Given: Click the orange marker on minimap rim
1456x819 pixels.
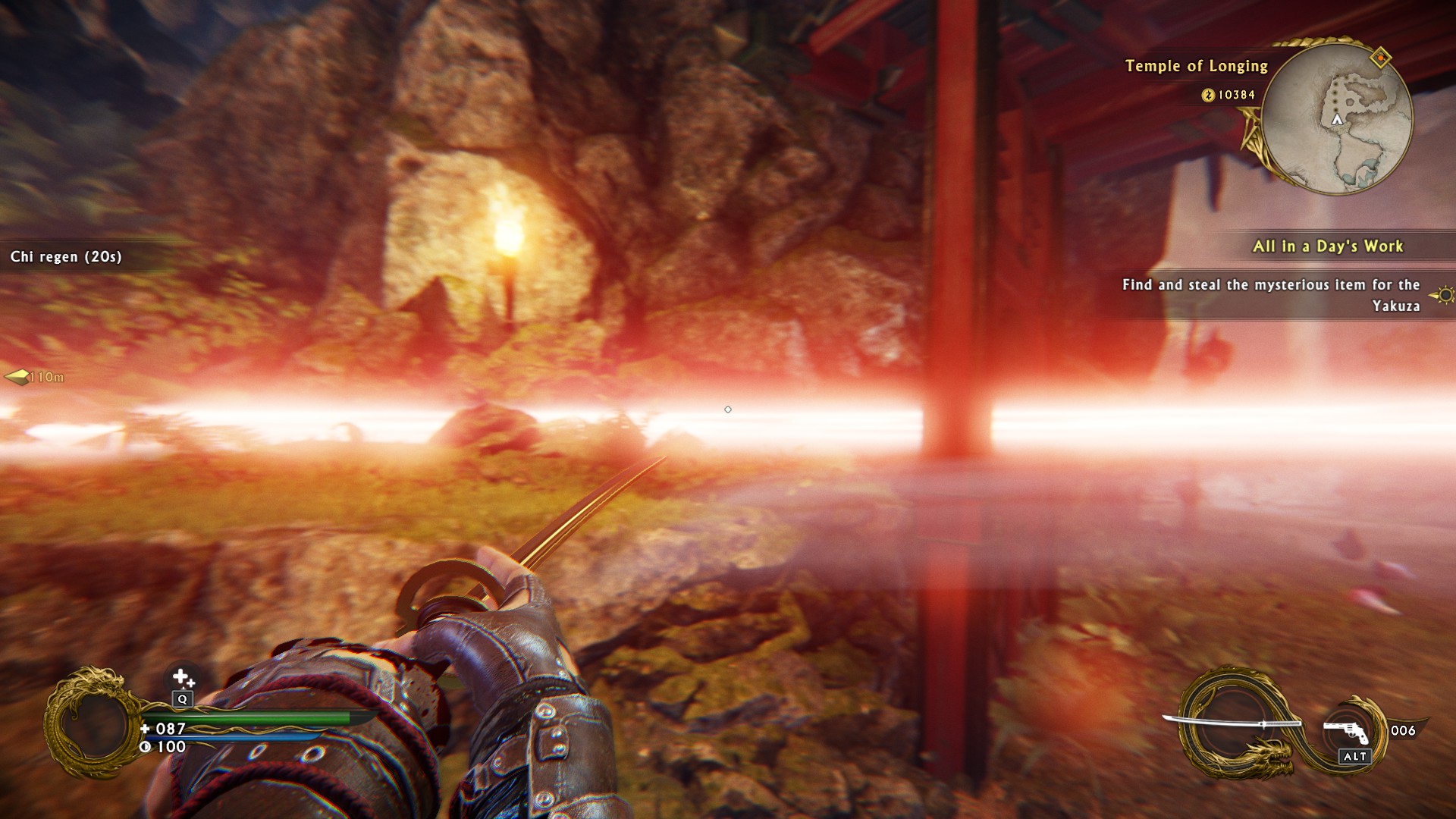Looking at the screenshot, I should [x=1381, y=57].
